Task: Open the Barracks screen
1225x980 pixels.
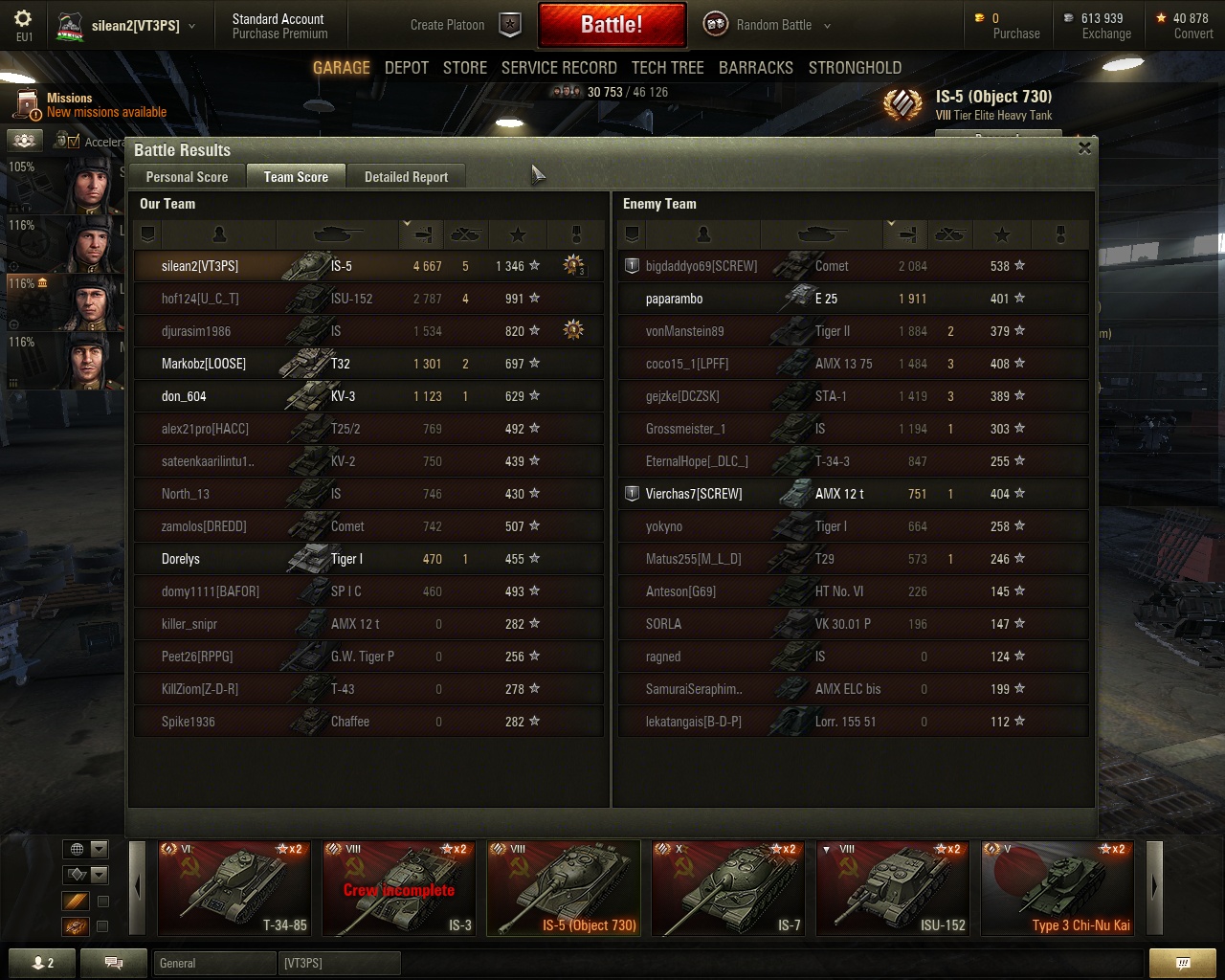Action: [755, 68]
